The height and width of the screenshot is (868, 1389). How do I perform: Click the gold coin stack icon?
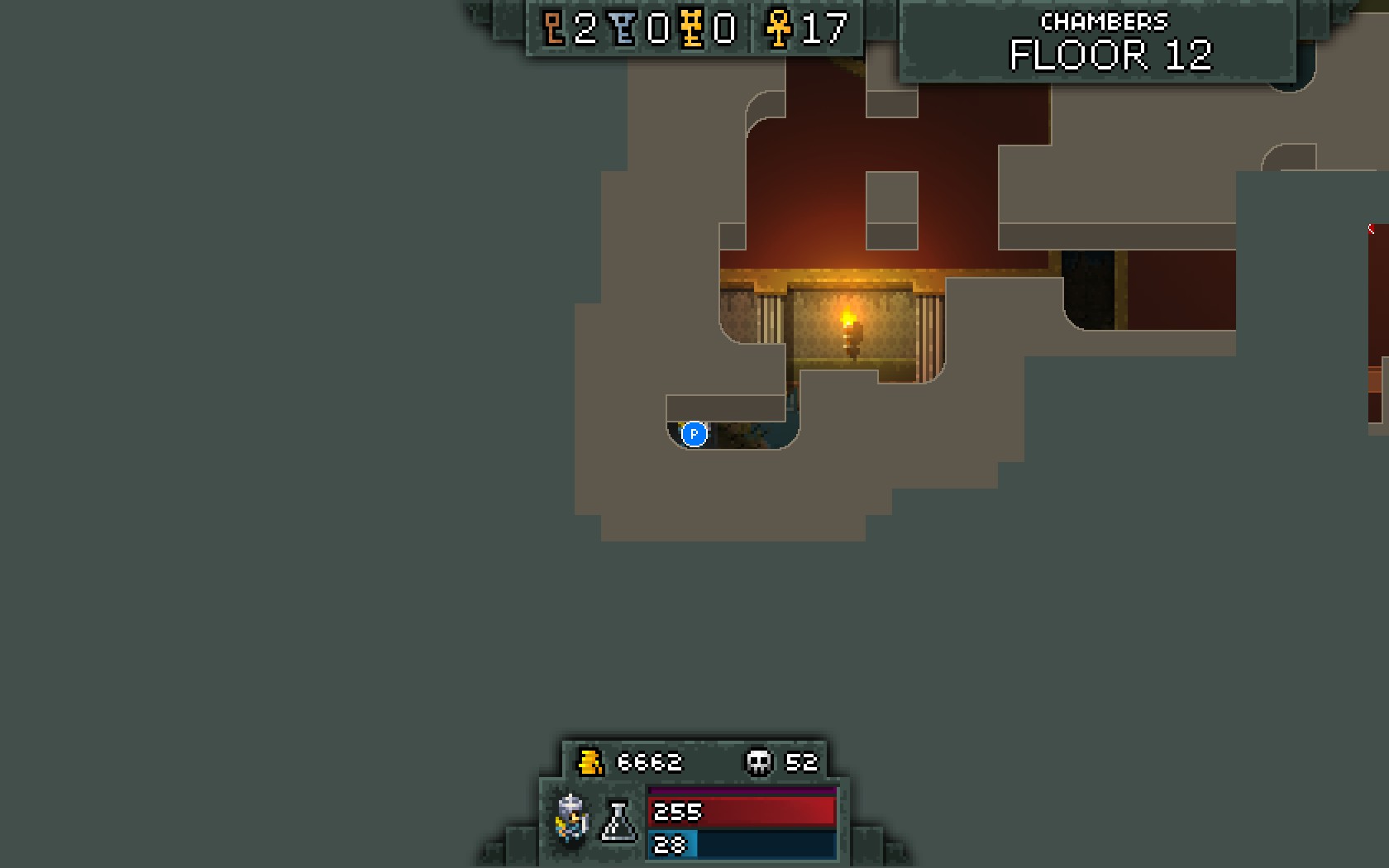tap(590, 761)
